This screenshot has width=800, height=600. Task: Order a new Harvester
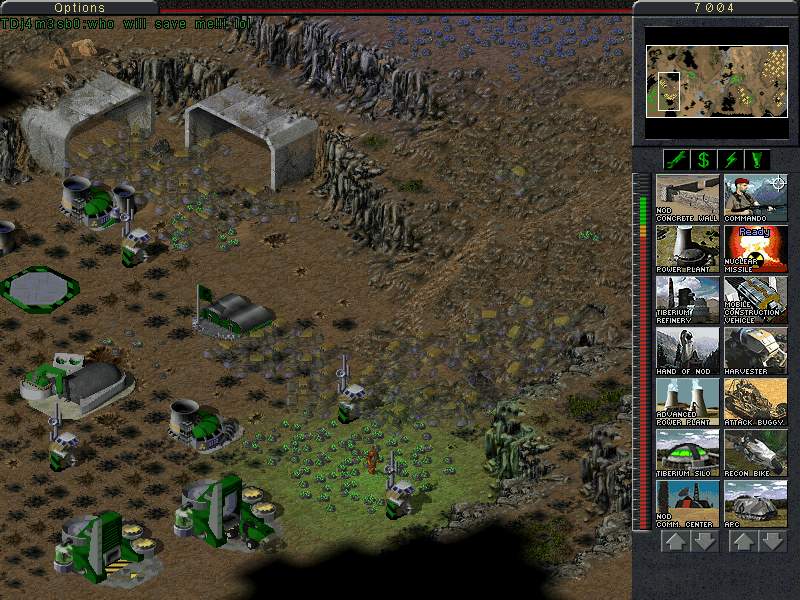(755, 351)
